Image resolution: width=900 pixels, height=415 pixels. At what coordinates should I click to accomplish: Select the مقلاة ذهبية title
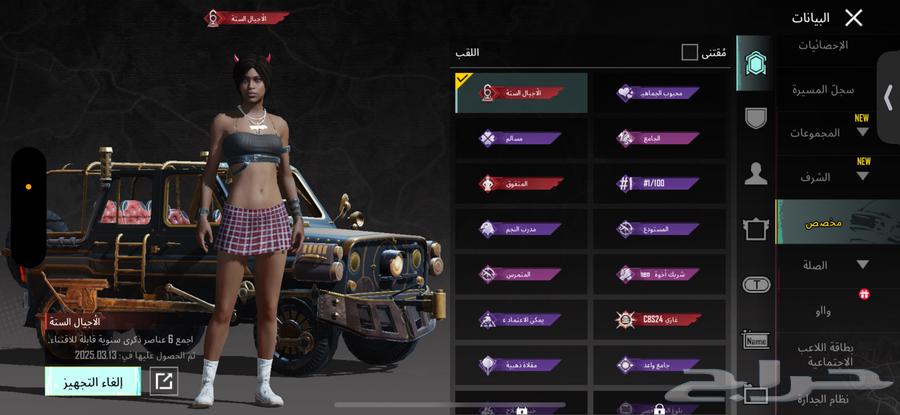522,365
